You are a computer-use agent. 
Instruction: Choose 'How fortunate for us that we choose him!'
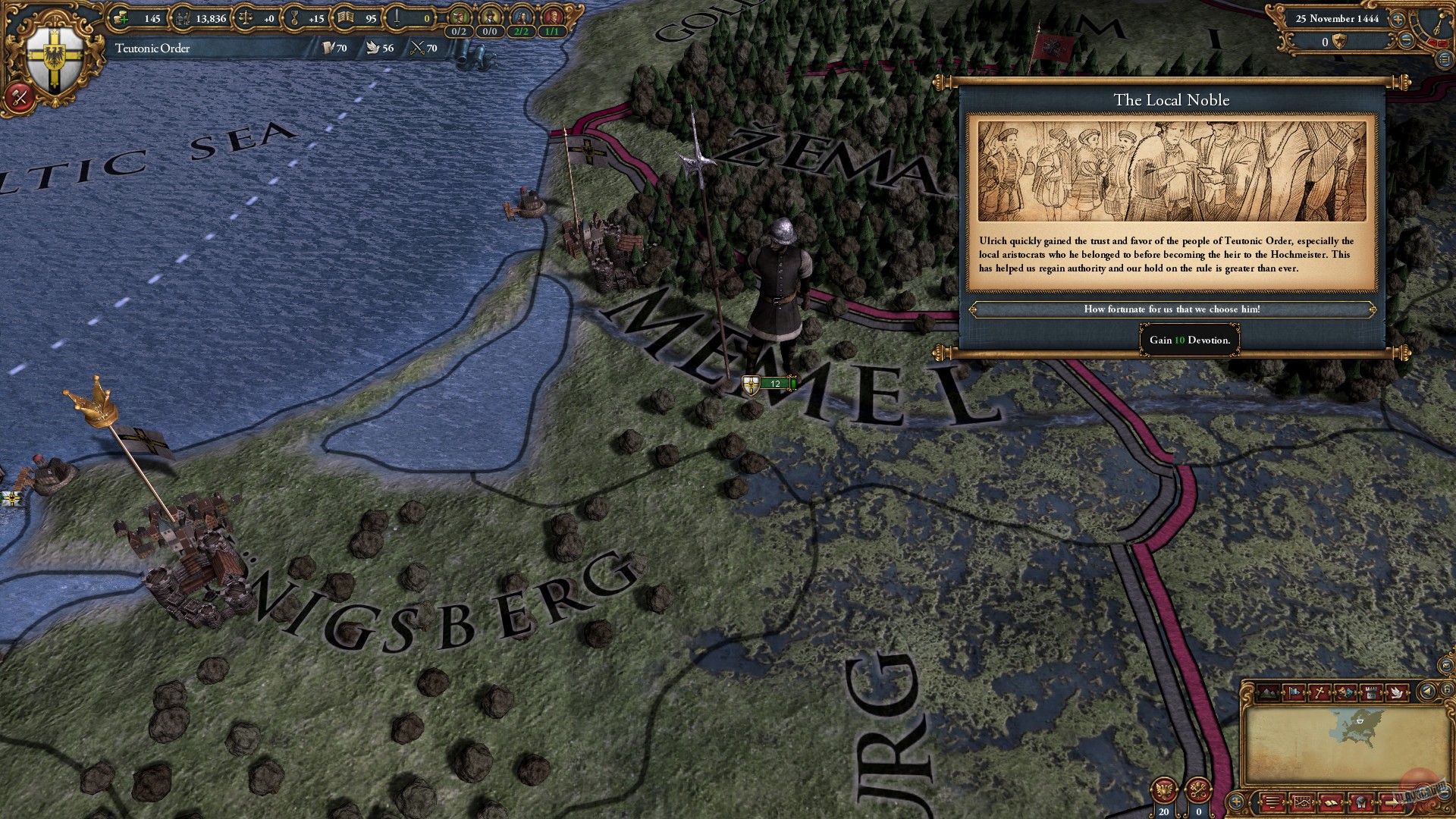coord(1172,309)
